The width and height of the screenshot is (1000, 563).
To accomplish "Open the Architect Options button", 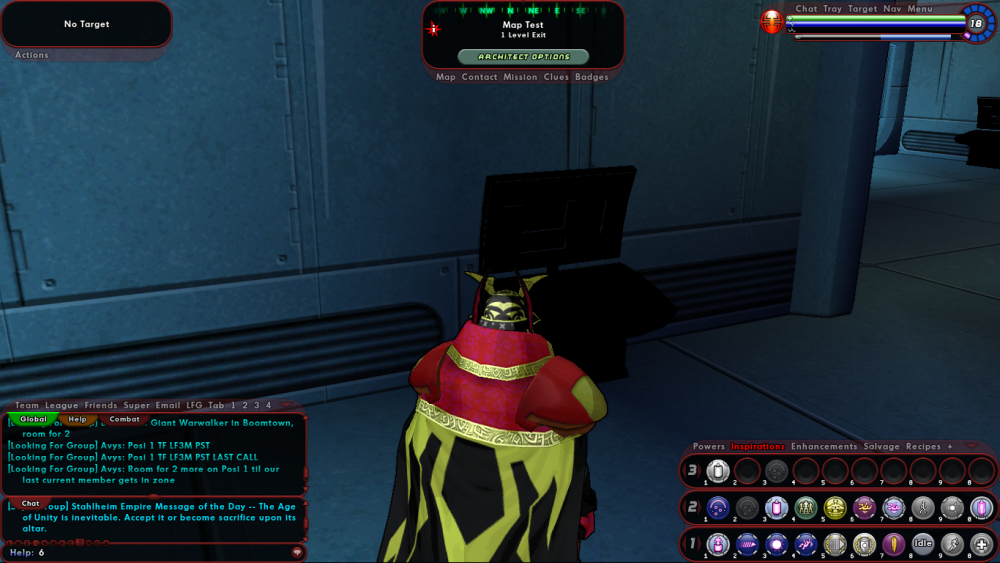I will click(523, 57).
